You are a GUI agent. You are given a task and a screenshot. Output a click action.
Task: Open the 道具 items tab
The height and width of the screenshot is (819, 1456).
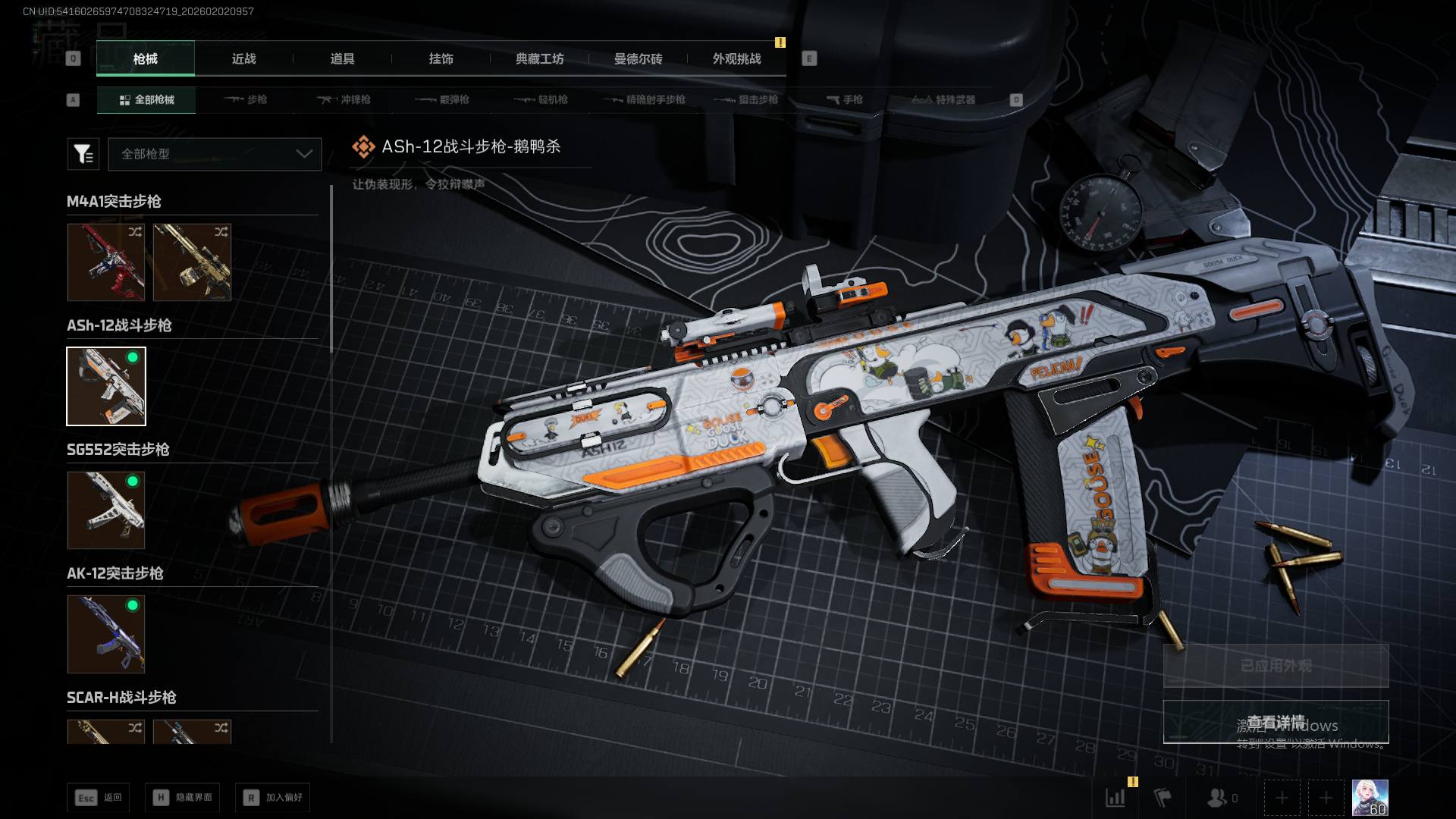[x=342, y=58]
